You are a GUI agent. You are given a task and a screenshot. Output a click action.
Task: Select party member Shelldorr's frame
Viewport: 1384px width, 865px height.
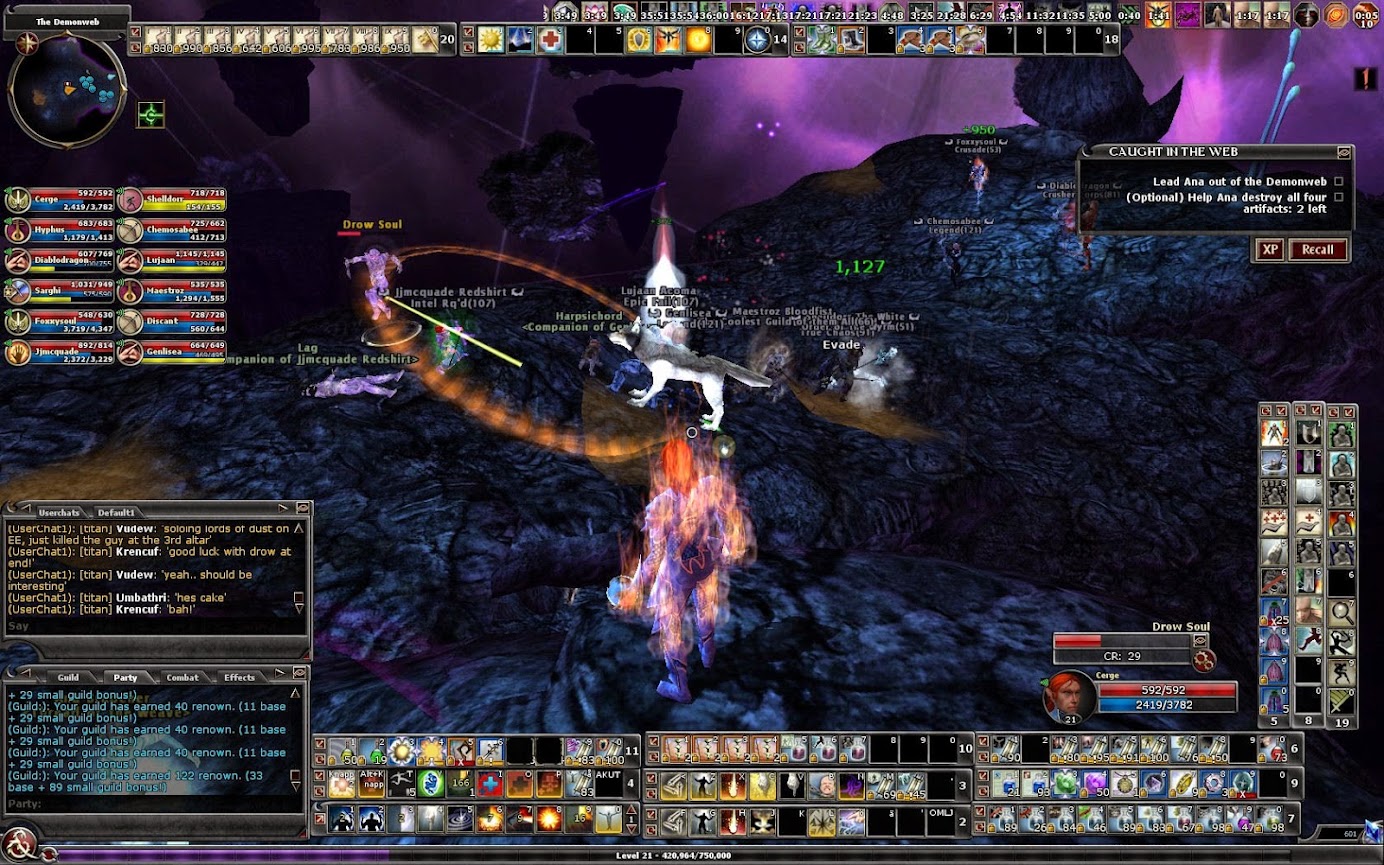pos(171,200)
